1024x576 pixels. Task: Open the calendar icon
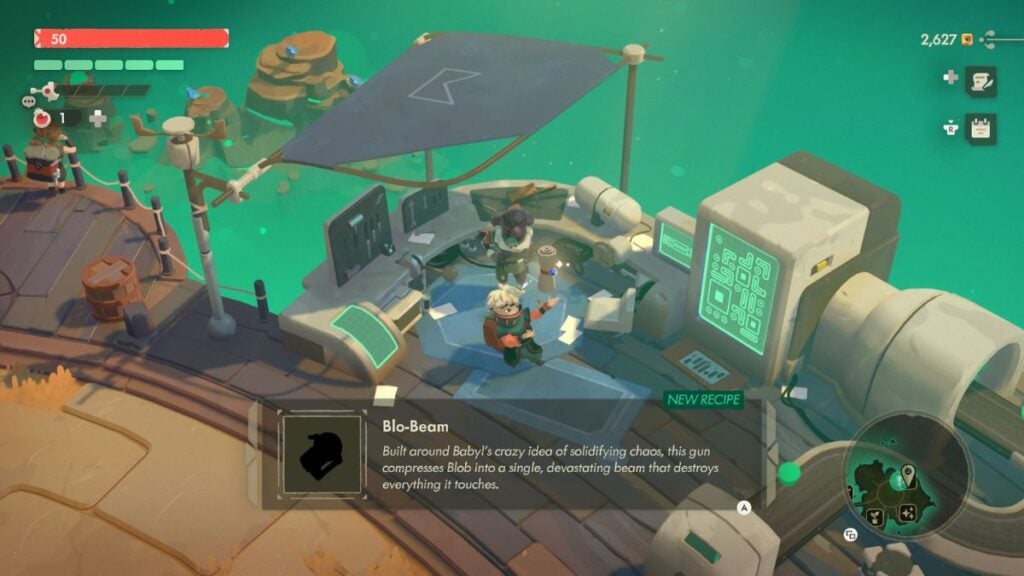(x=980, y=128)
